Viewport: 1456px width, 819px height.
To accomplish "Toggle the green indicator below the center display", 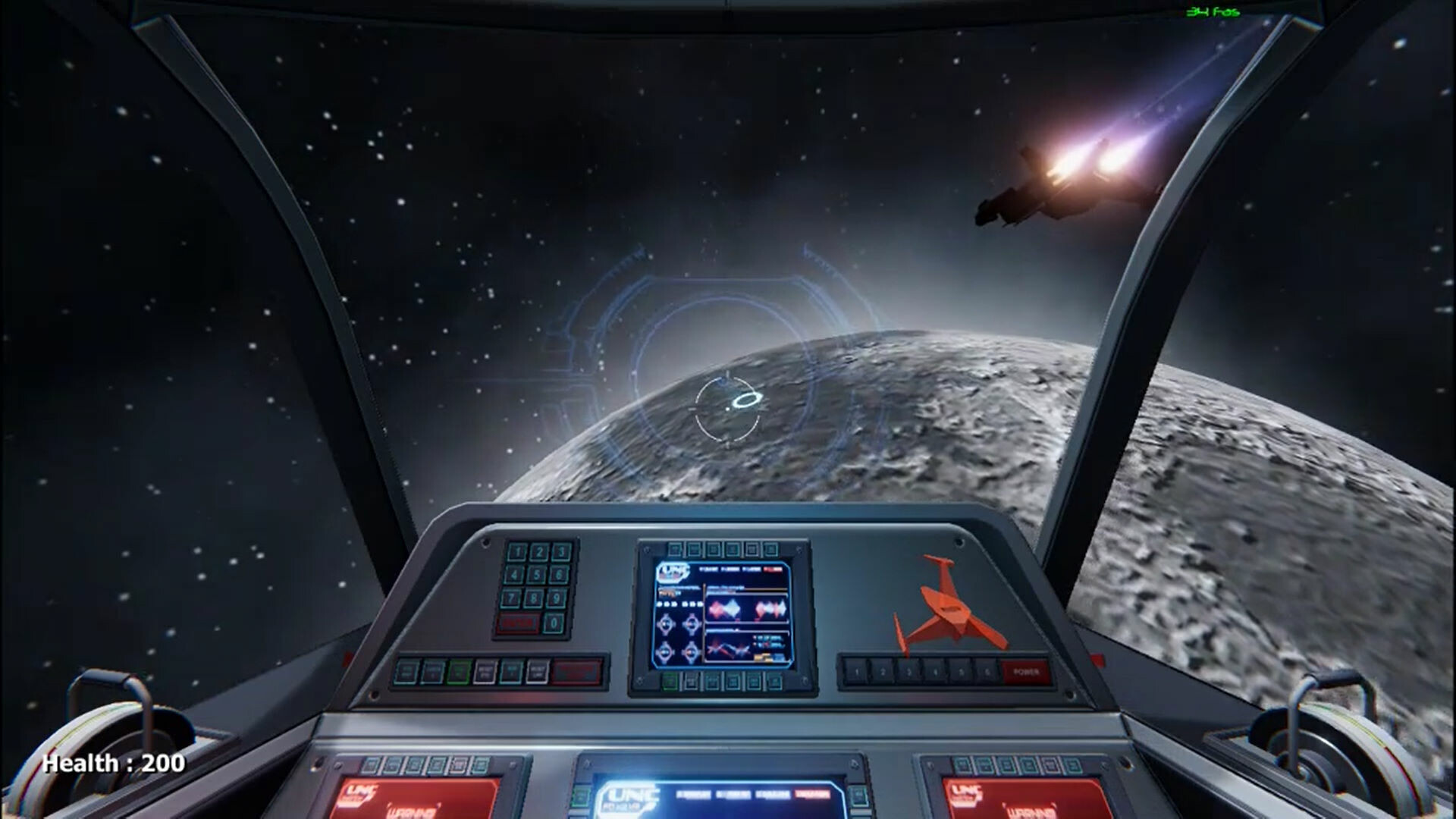I will [669, 681].
